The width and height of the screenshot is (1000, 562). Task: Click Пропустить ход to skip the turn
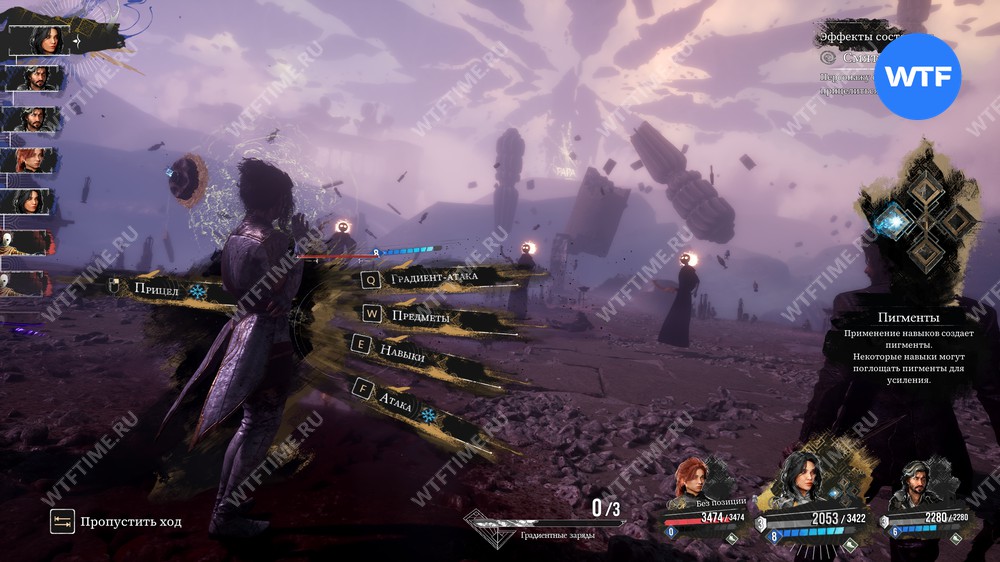tap(130, 521)
